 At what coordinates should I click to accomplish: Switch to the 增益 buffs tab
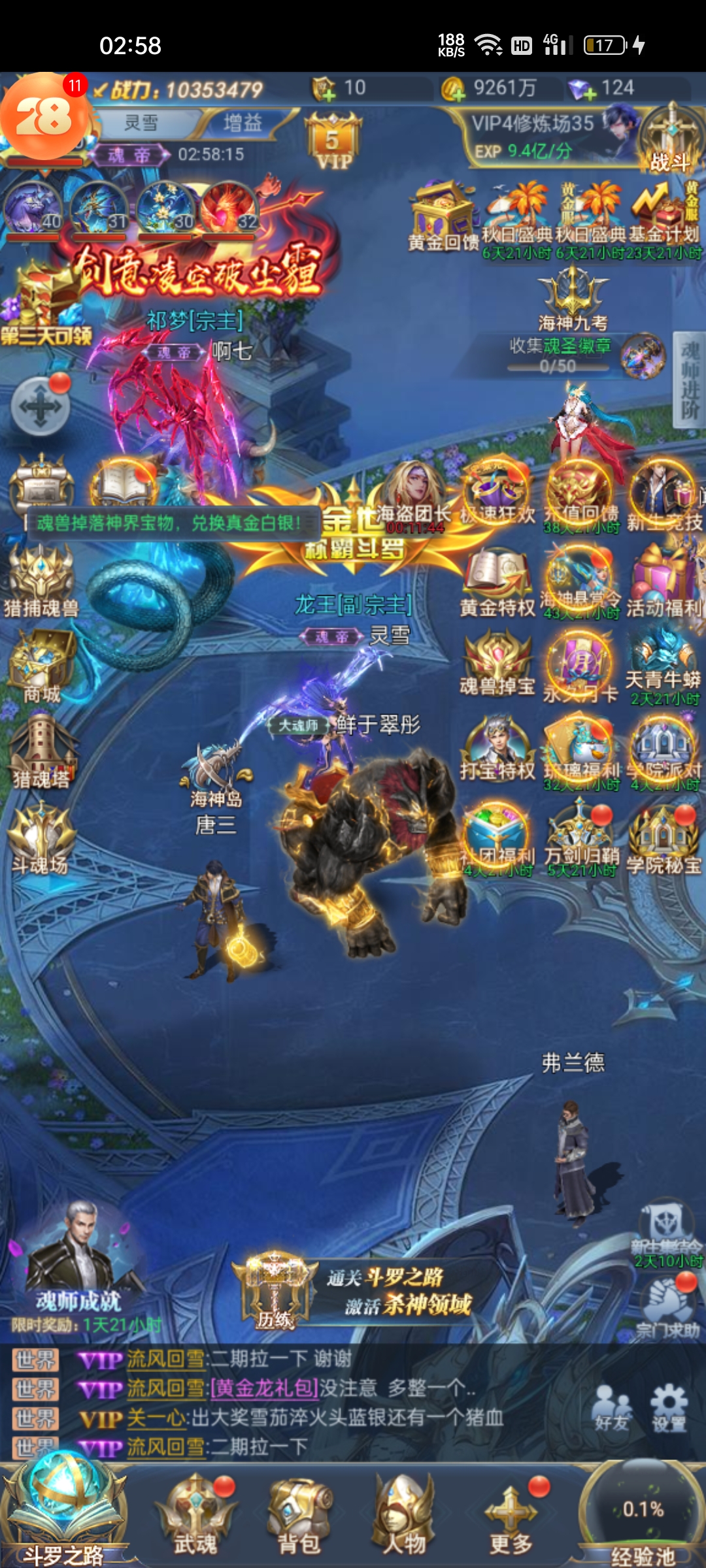[x=243, y=122]
